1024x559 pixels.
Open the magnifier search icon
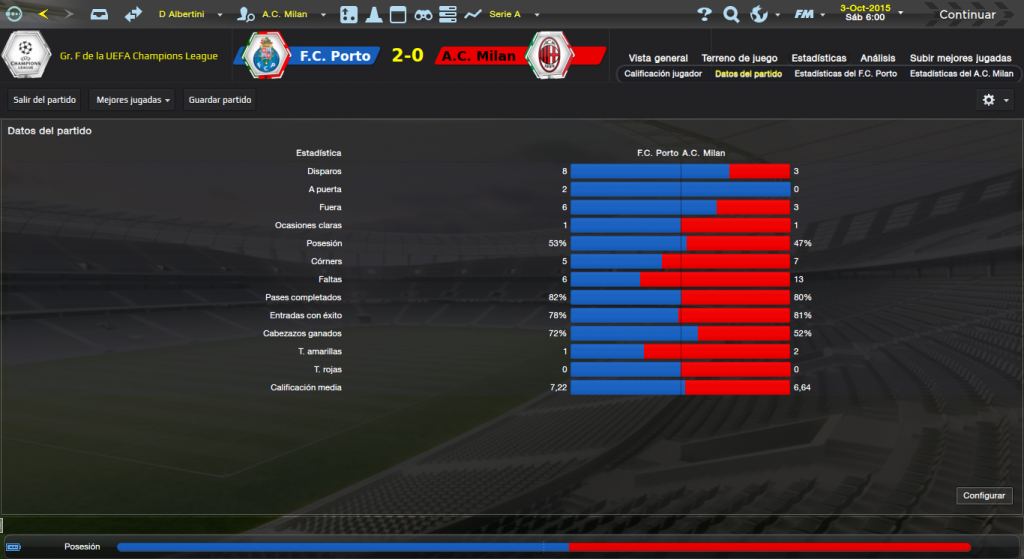click(731, 14)
